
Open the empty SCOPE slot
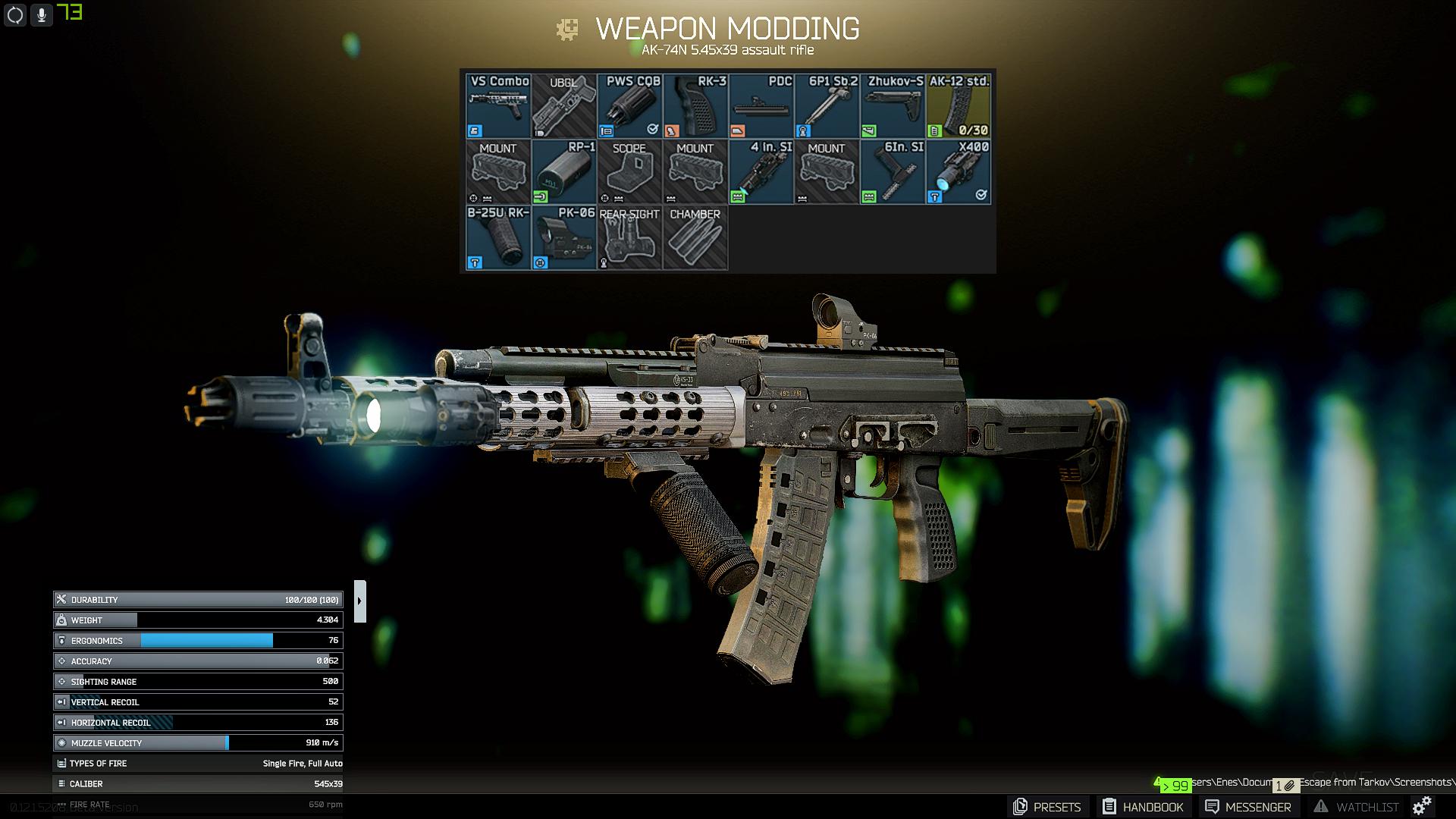pos(630,171)
